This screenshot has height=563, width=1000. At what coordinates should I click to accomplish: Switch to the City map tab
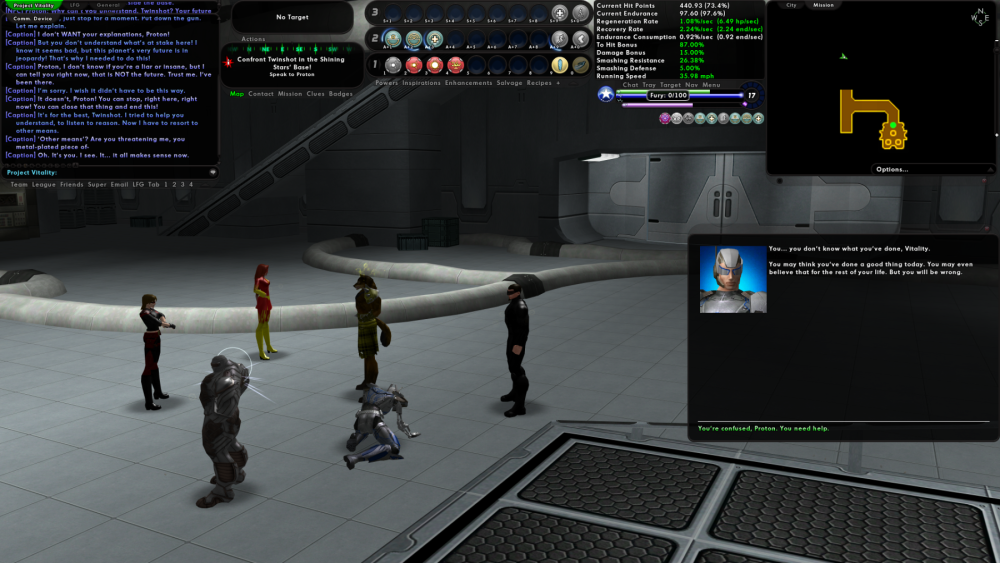point(791,5)
